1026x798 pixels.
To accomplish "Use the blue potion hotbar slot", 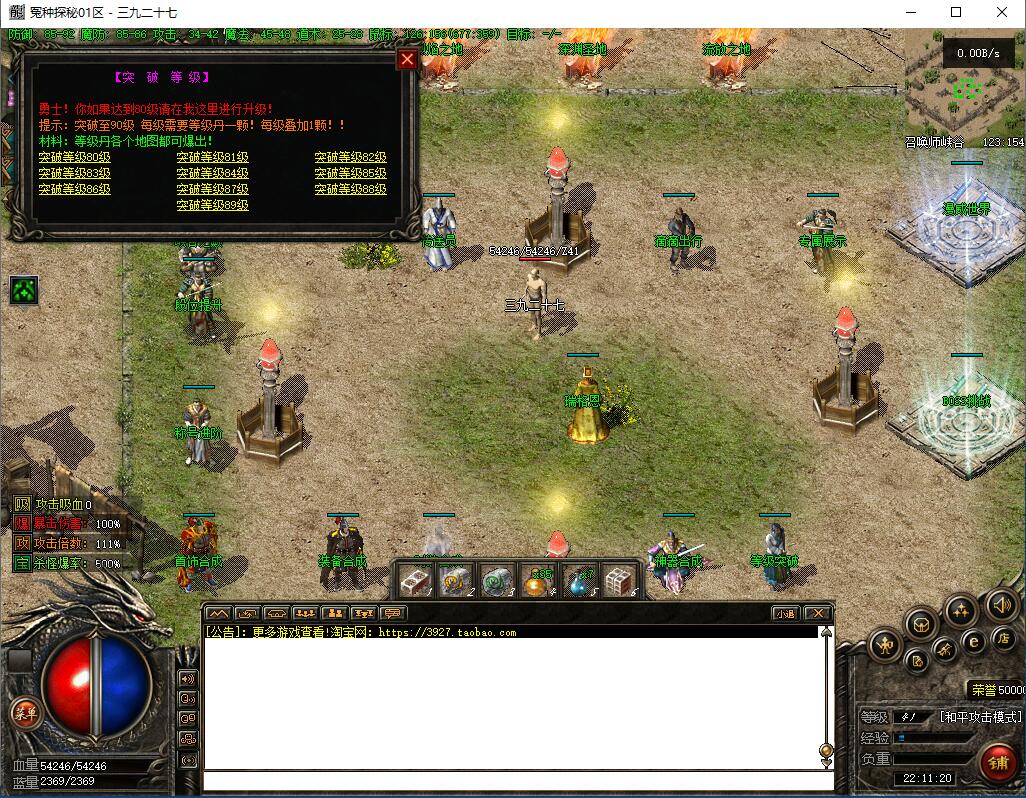I will (x=580, y=580).
